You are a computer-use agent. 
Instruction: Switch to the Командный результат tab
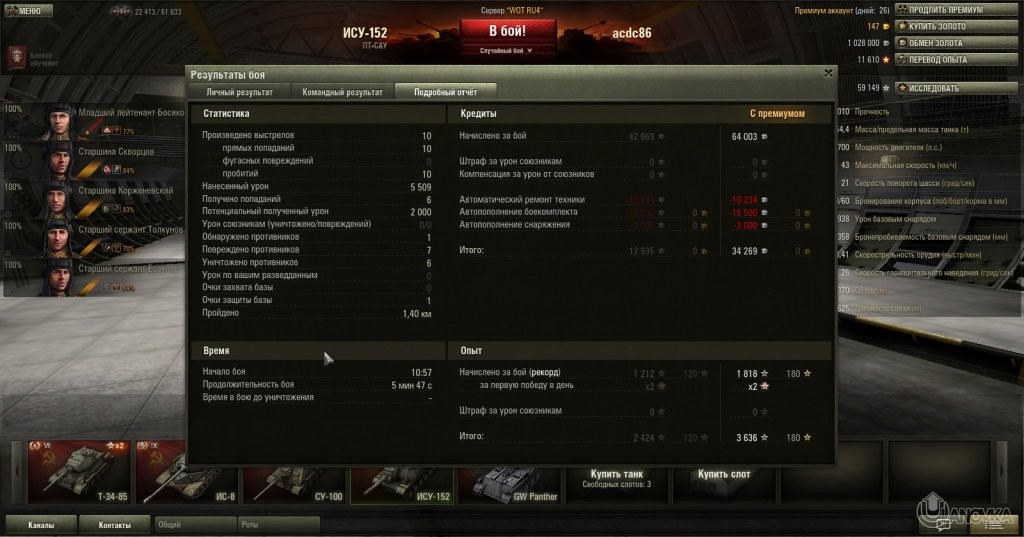pos(343,91)
